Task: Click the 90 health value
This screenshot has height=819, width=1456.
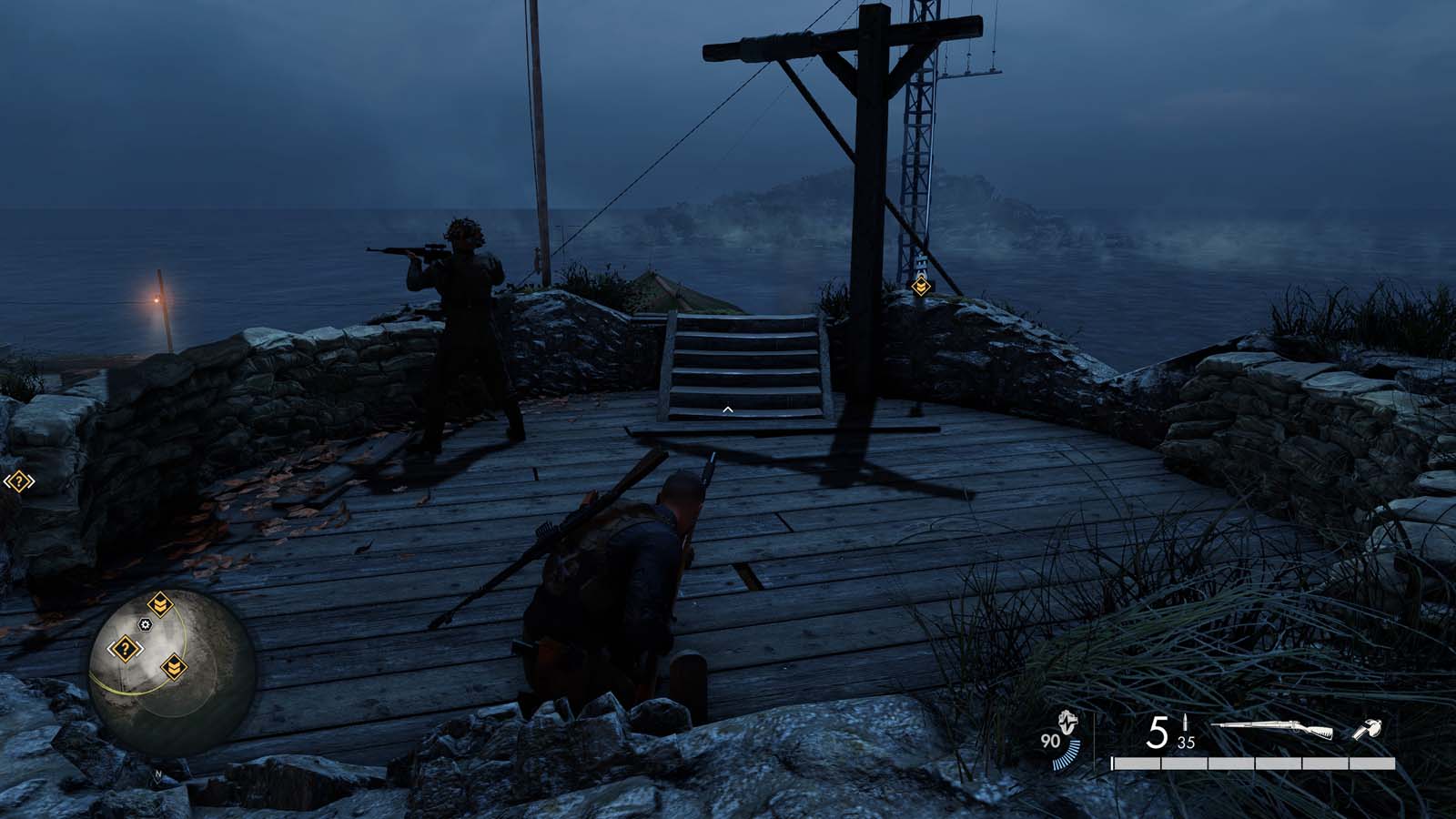Action: tap(1051, 740)
